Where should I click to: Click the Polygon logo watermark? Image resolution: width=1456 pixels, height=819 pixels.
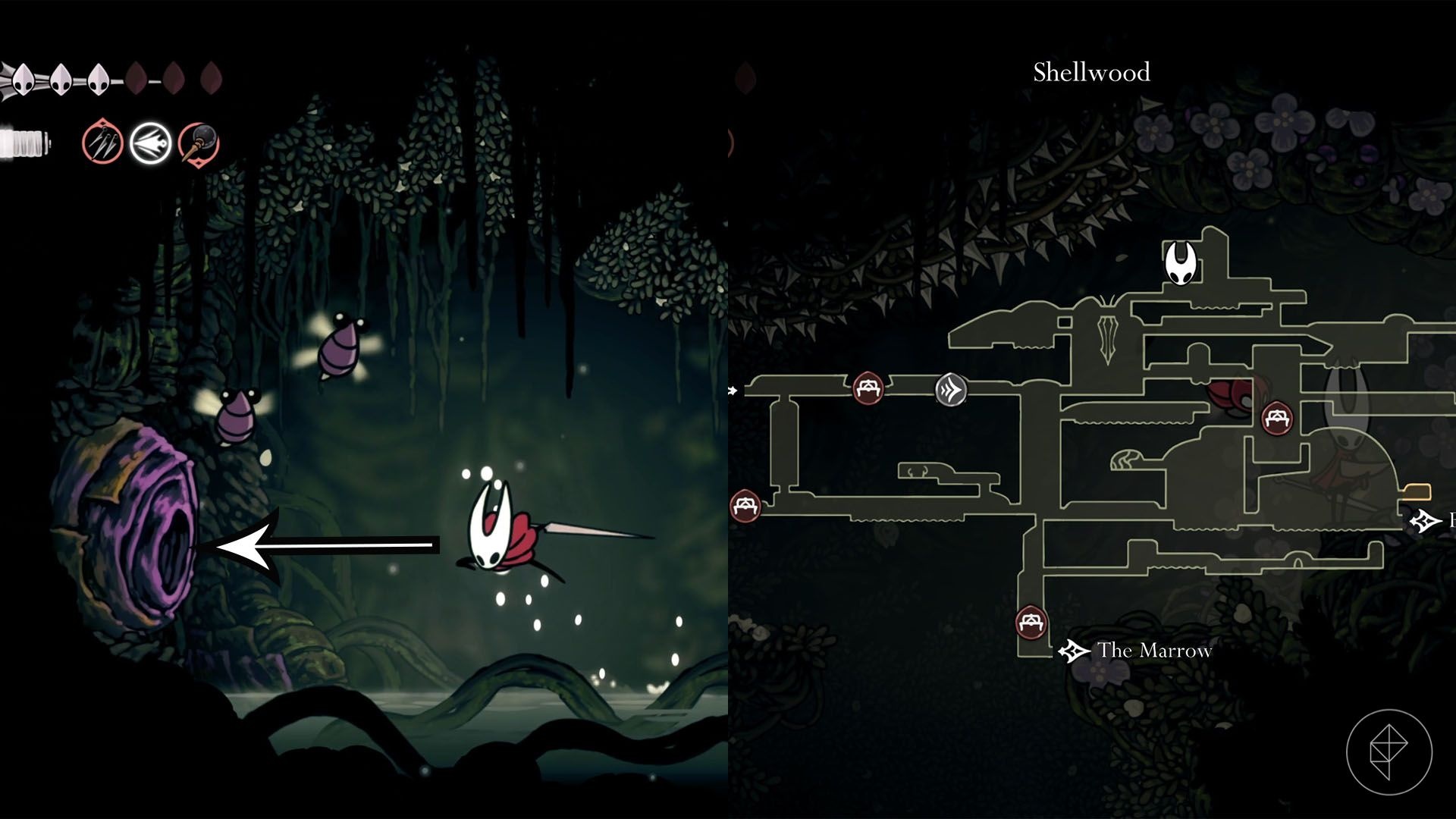[x=1389, y=752]
